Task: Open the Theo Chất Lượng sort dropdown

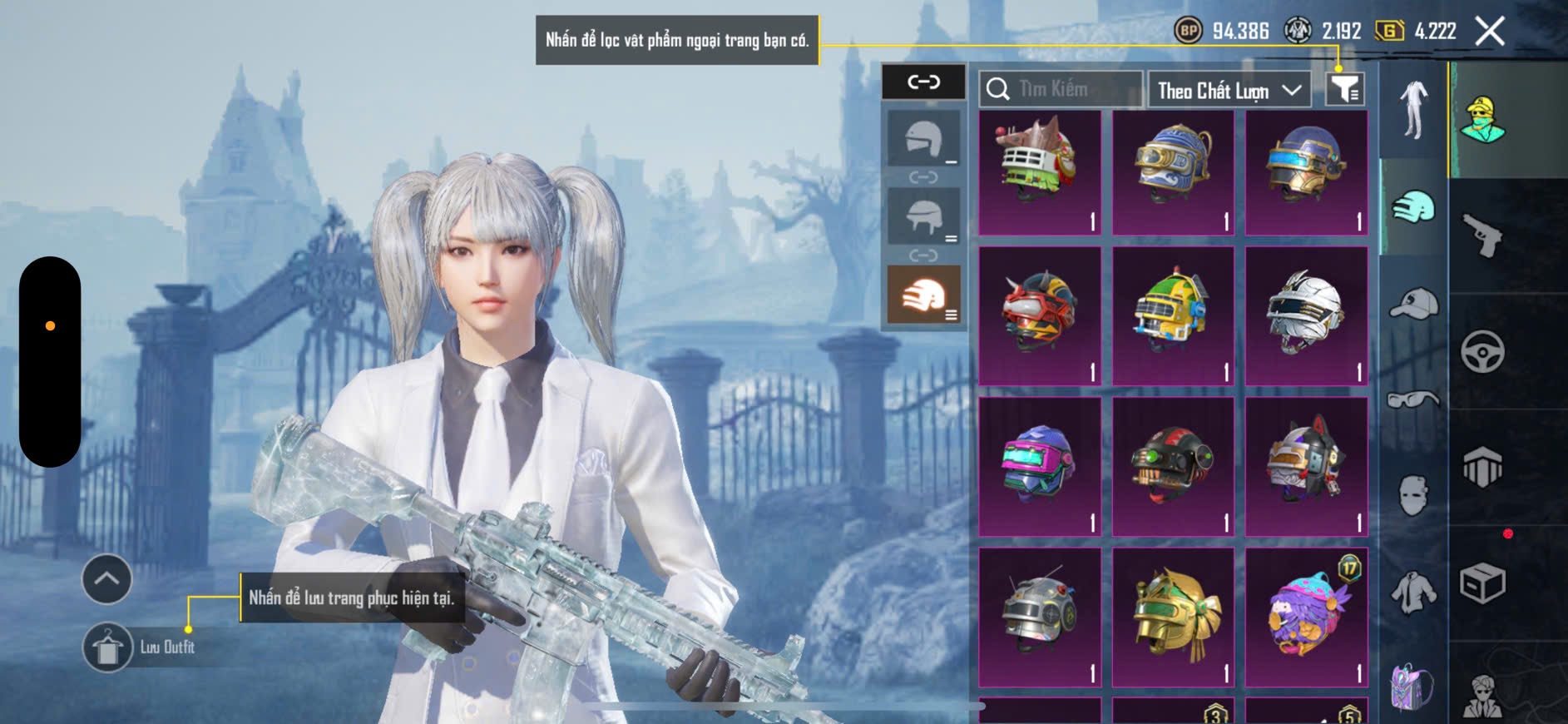Action: tap(1229, 90)
